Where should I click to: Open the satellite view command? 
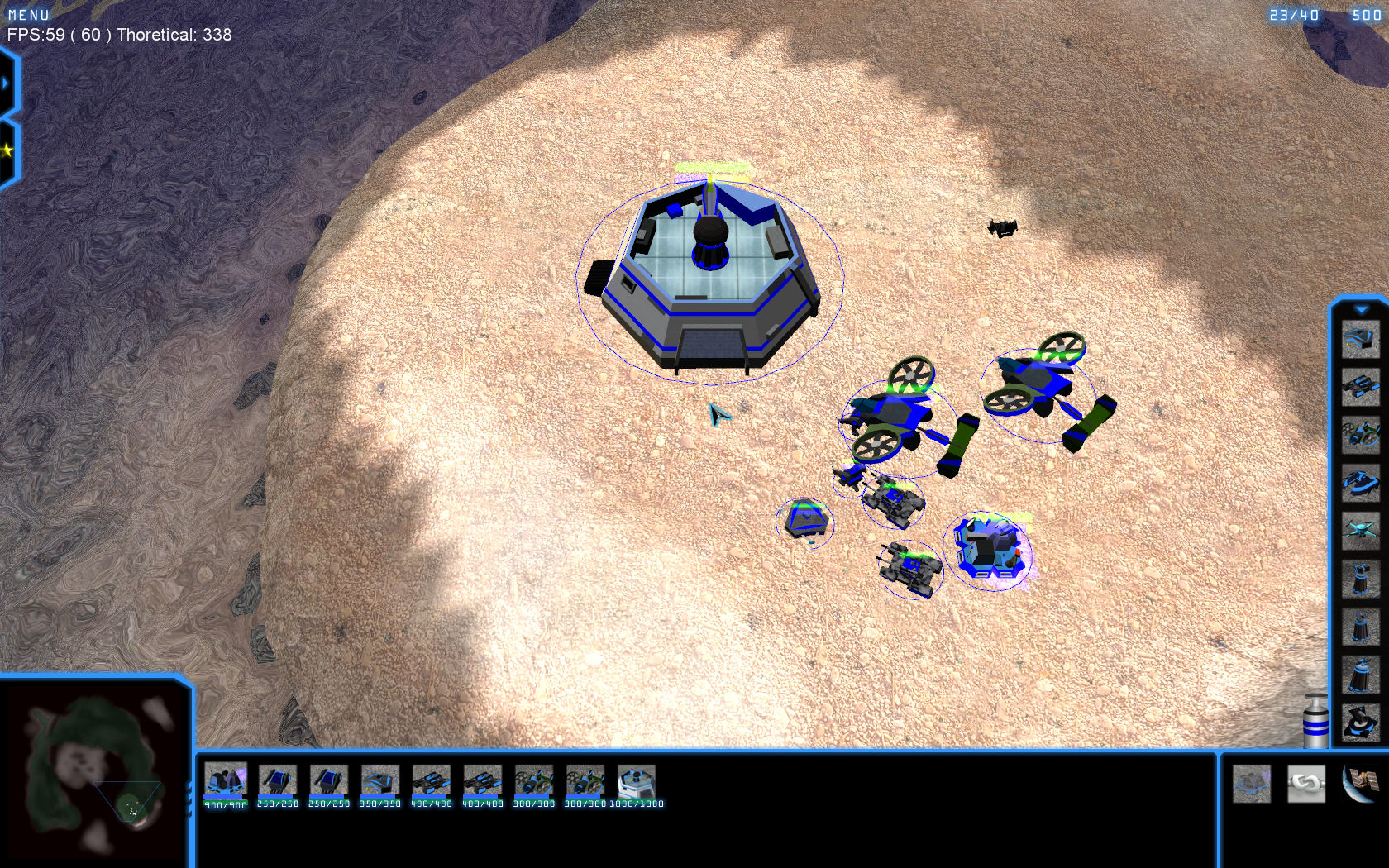(1359, 783)
